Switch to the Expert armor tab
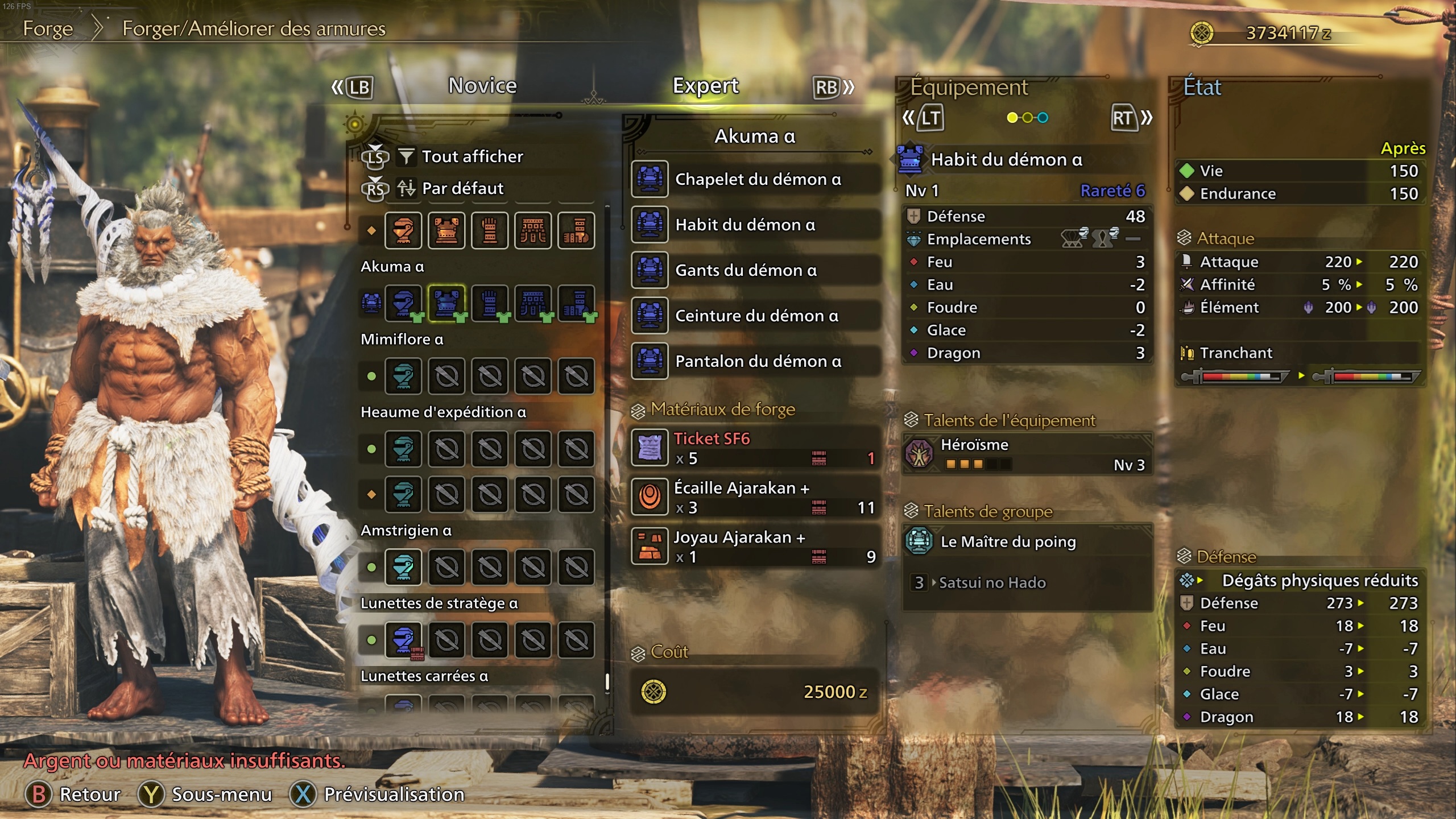The width and height of the screenshot is (1456, 819). 705,86
